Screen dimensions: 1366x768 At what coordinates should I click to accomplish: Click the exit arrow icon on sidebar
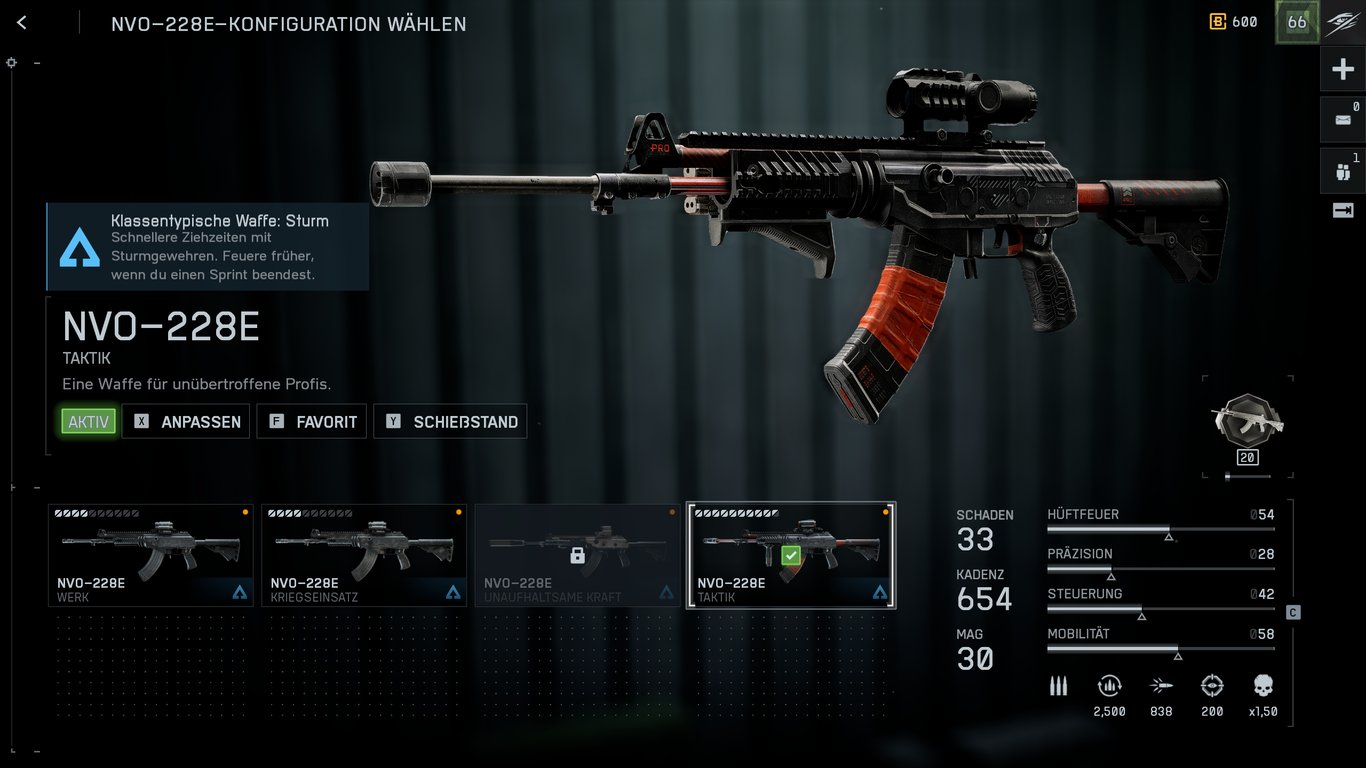pos(1342,210)
